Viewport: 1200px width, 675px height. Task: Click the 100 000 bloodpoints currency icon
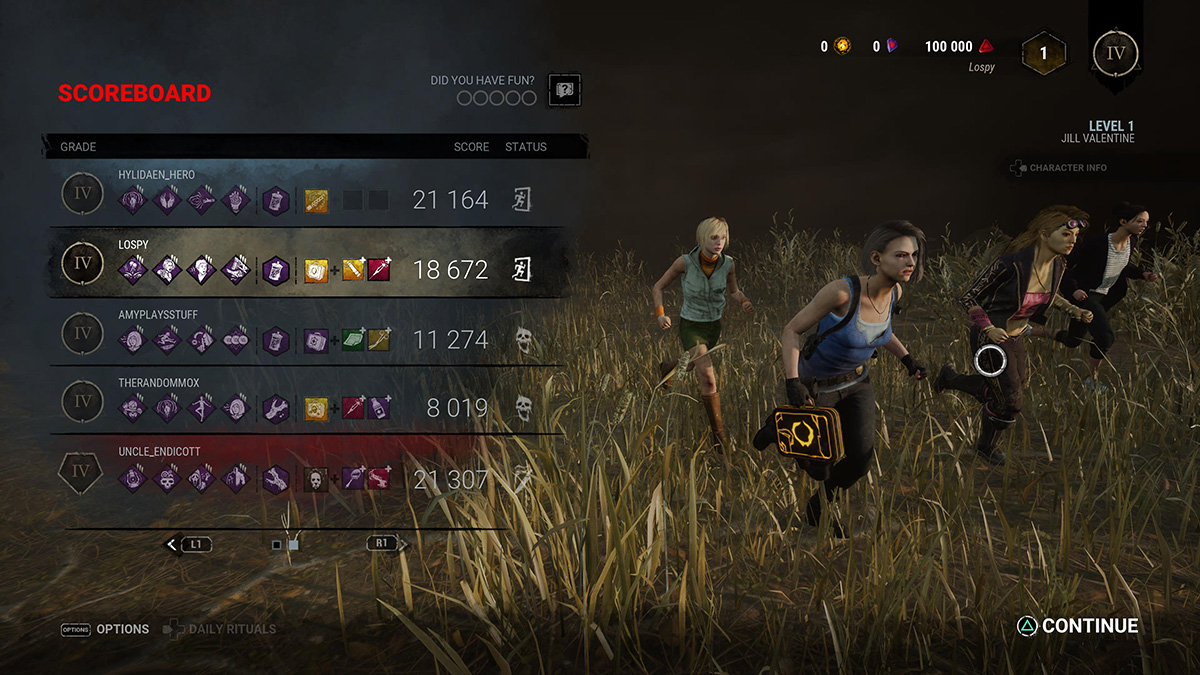[986, 46]
